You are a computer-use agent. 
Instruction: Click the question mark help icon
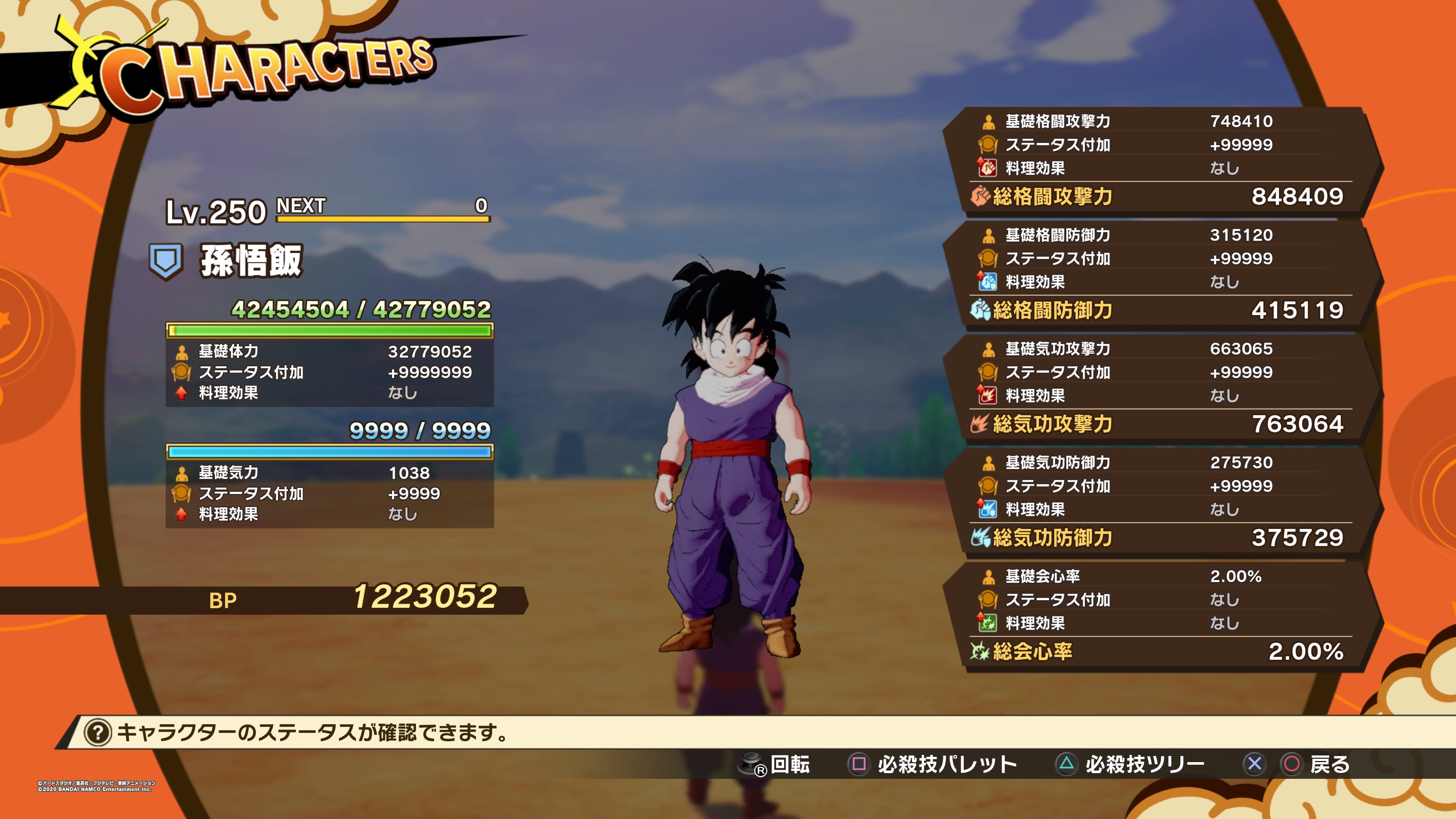tap(97, 733)
